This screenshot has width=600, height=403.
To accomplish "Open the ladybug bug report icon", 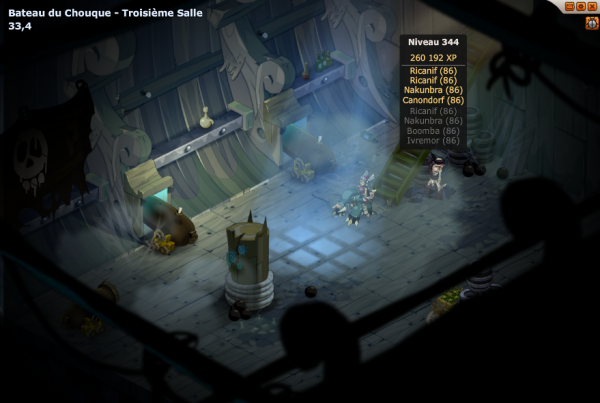I will click(x=591, y=22).
